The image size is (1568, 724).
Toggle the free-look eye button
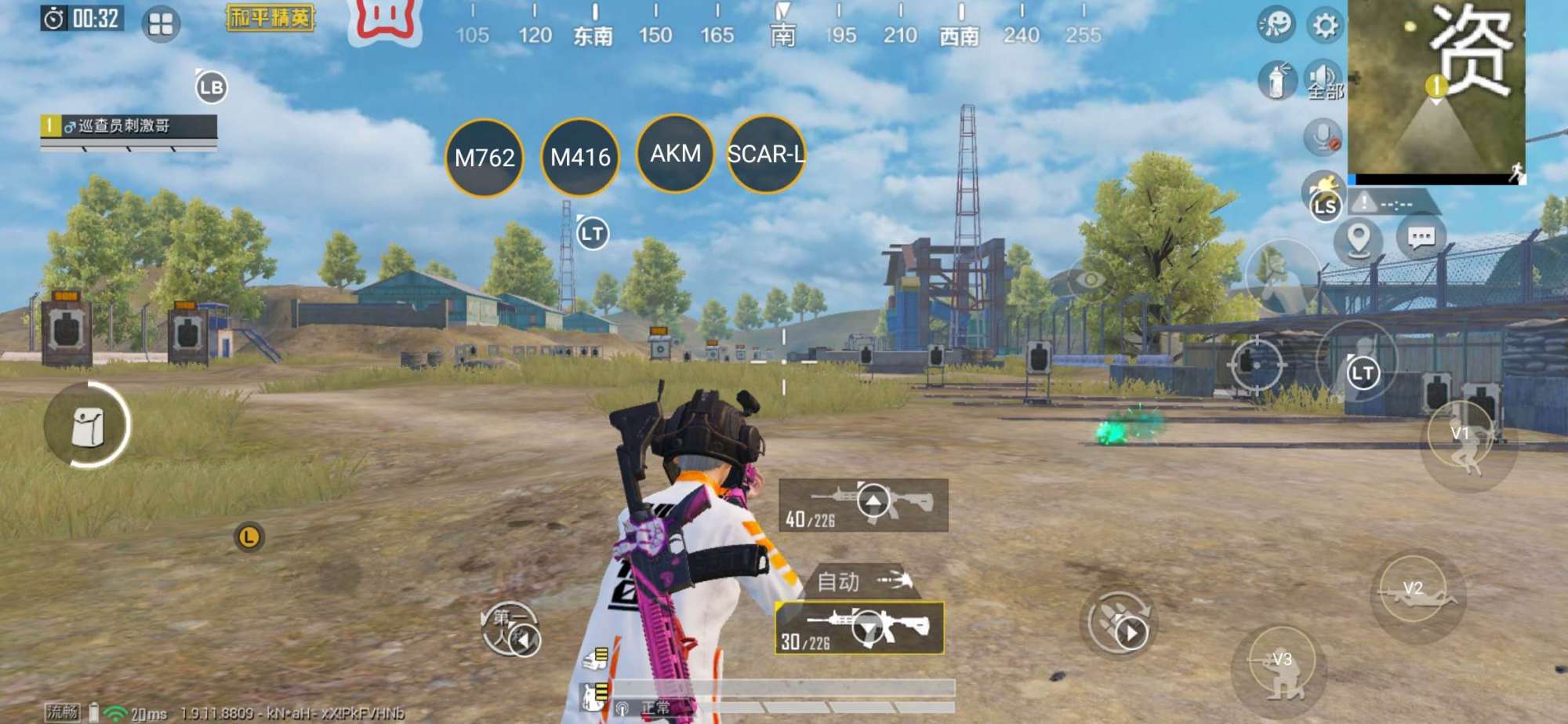[x=1090, y=279]
